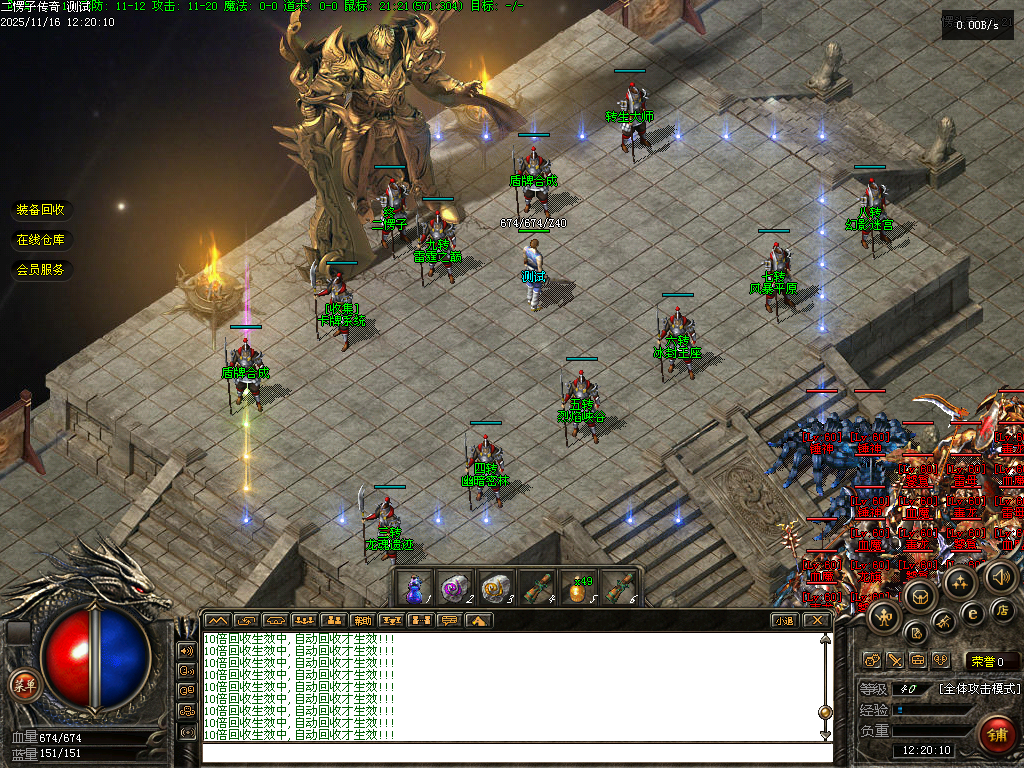Viewport: 1024px width, 768px height.
Task: Click the 小退 logout button
Action: (785, 620)
